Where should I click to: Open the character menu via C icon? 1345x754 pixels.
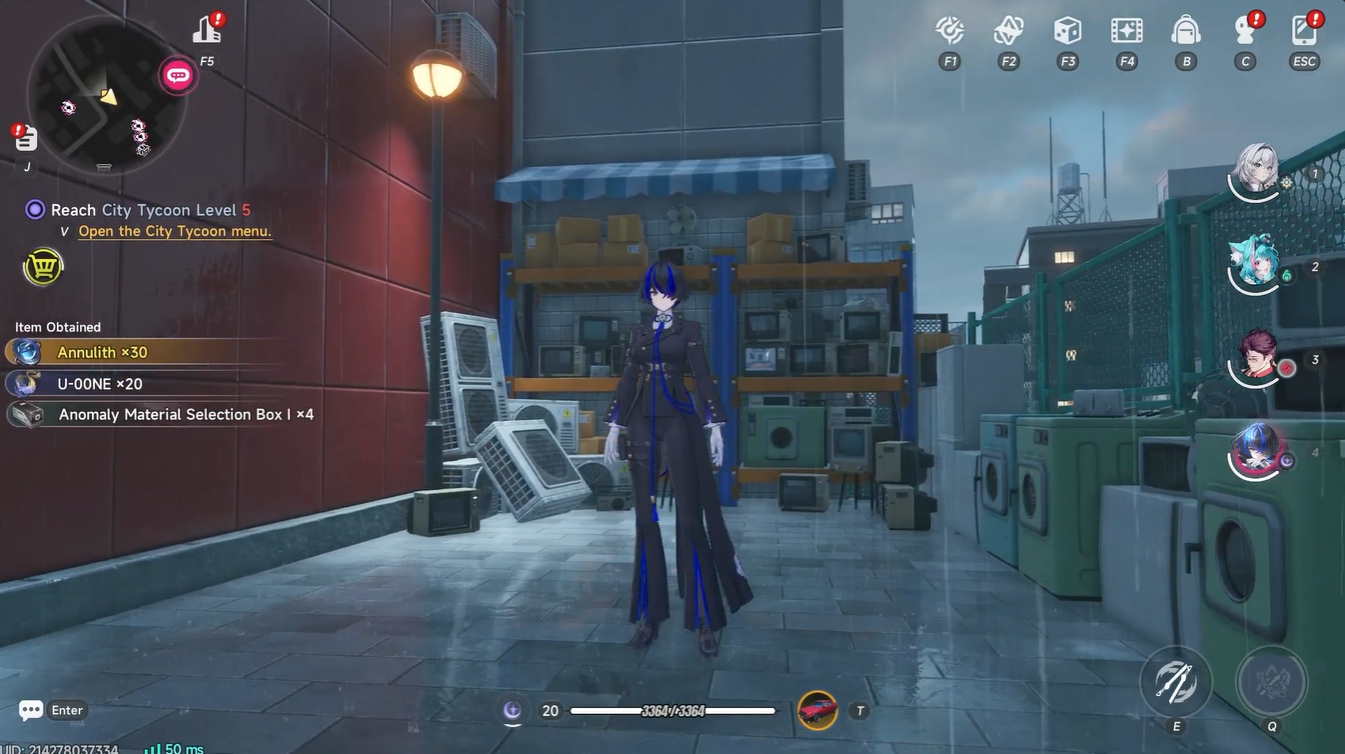[x=1244, y=30]
